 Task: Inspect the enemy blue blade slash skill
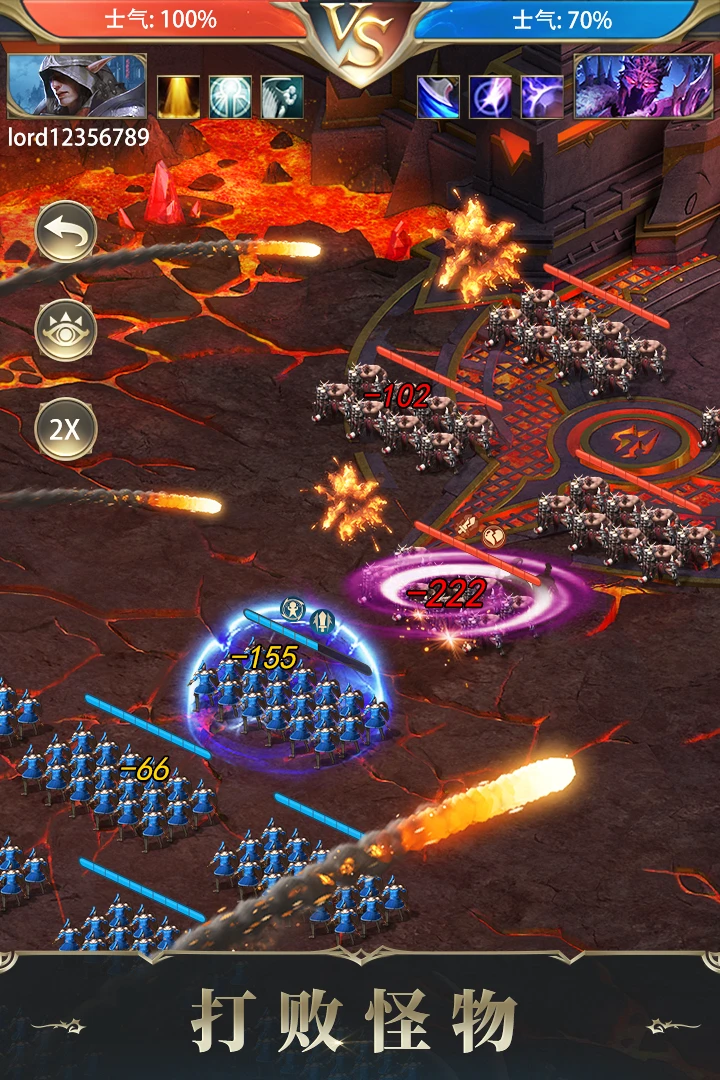438,97
